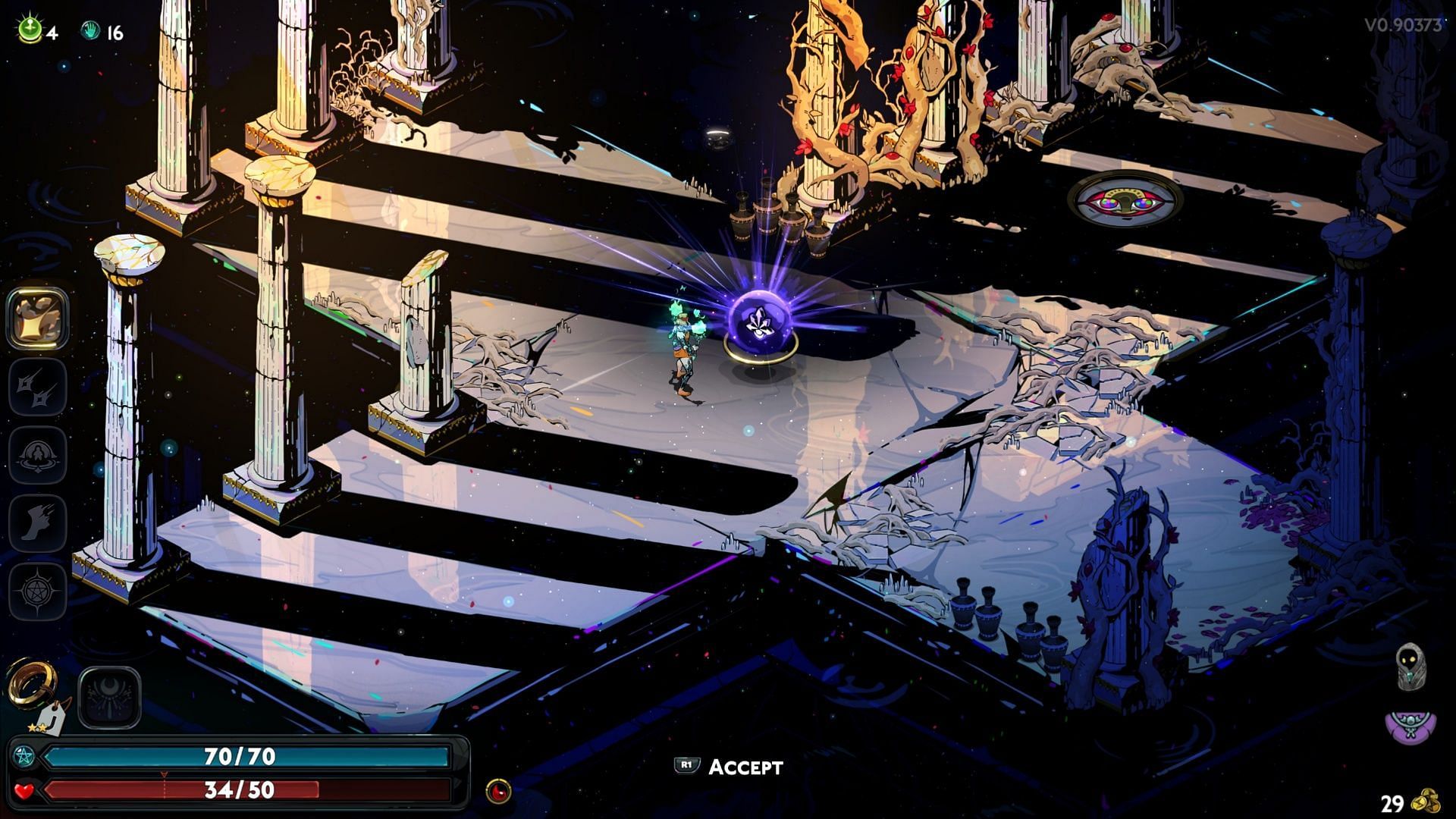Select the winged-foot sprint boon slot
Viewport: 1456px width, 819px height.
(x=37, y=522)
